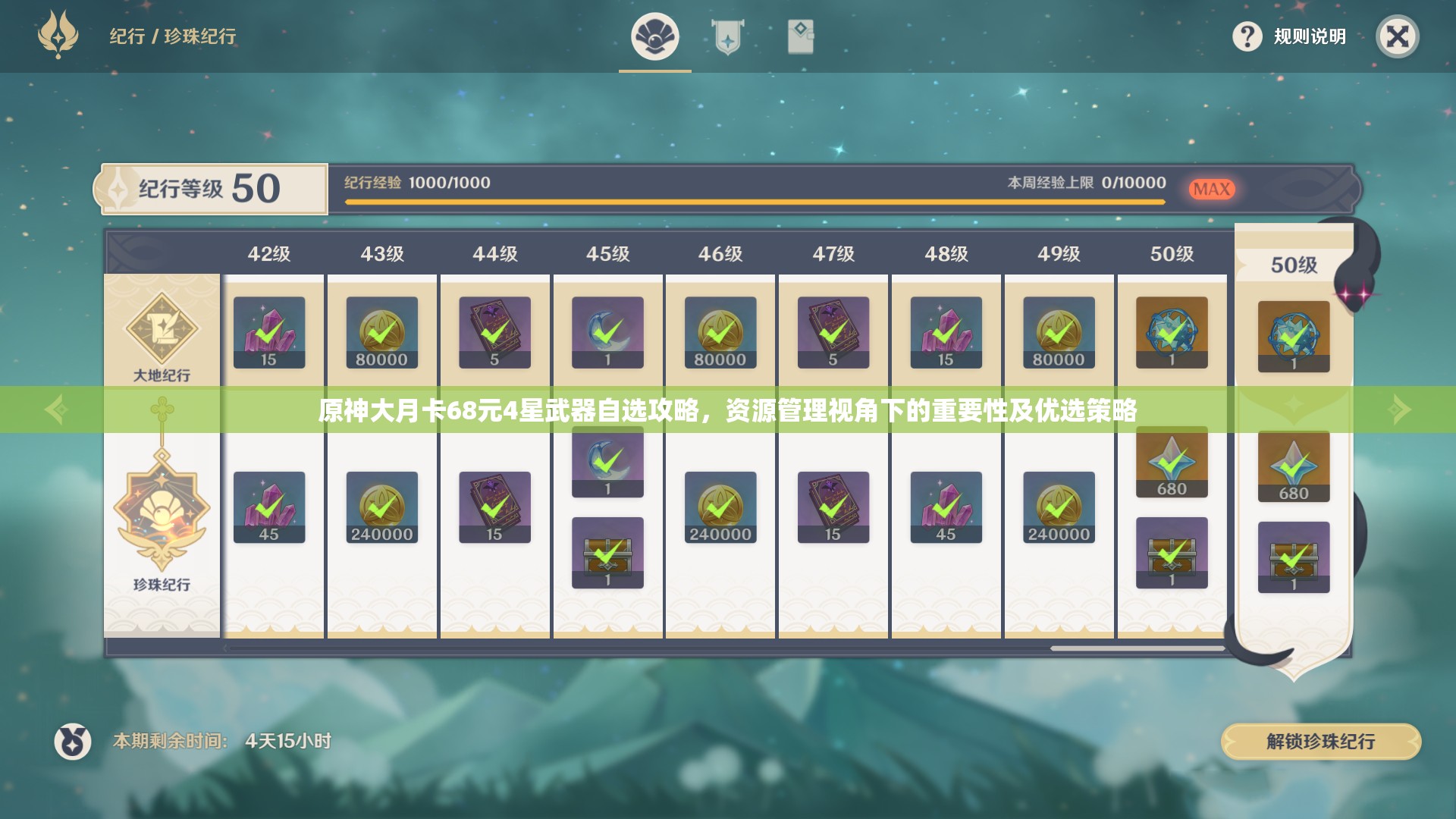Claim the 240000 mora reward at level 46
This screenshot has width=1456, height=819.
[x=719, y=507]
